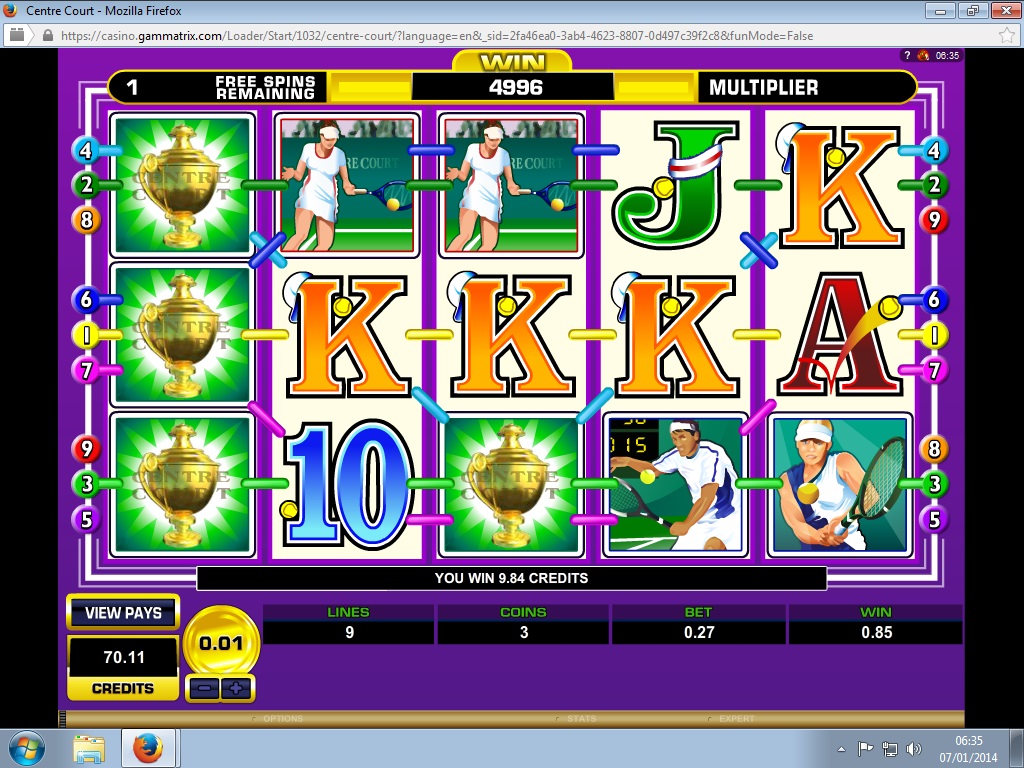Screen dimensions: 1024x768
Task: Show the Stats panel
Action: [x=580, y=719]
